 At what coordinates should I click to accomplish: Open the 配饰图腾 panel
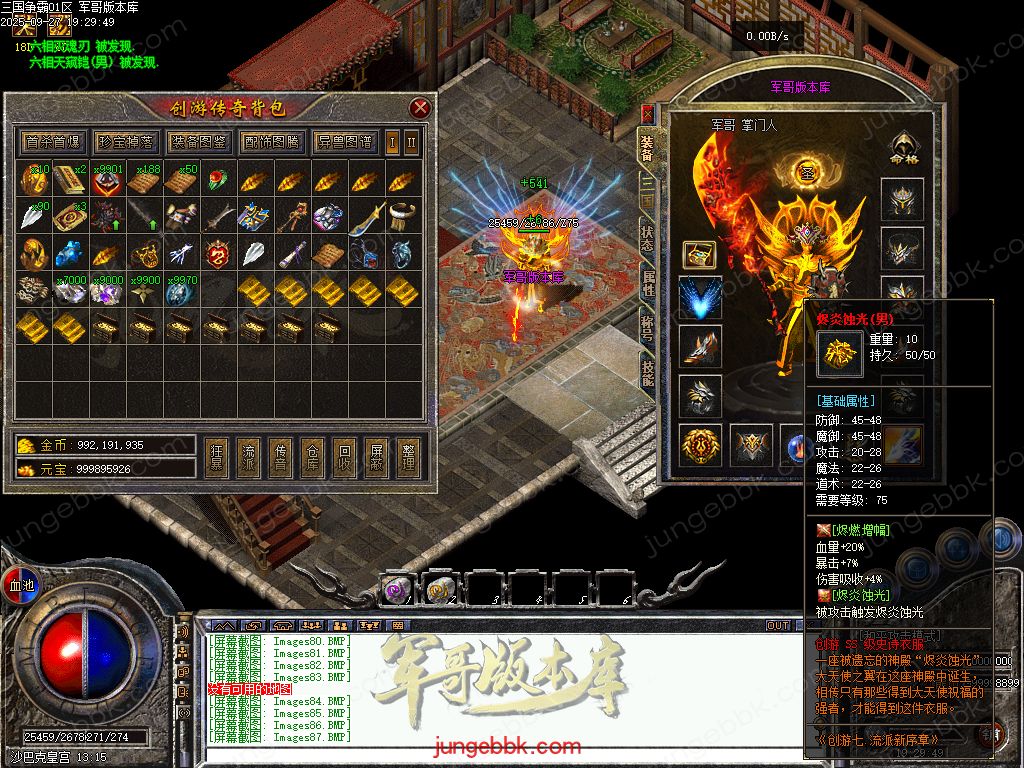(271, 142)
